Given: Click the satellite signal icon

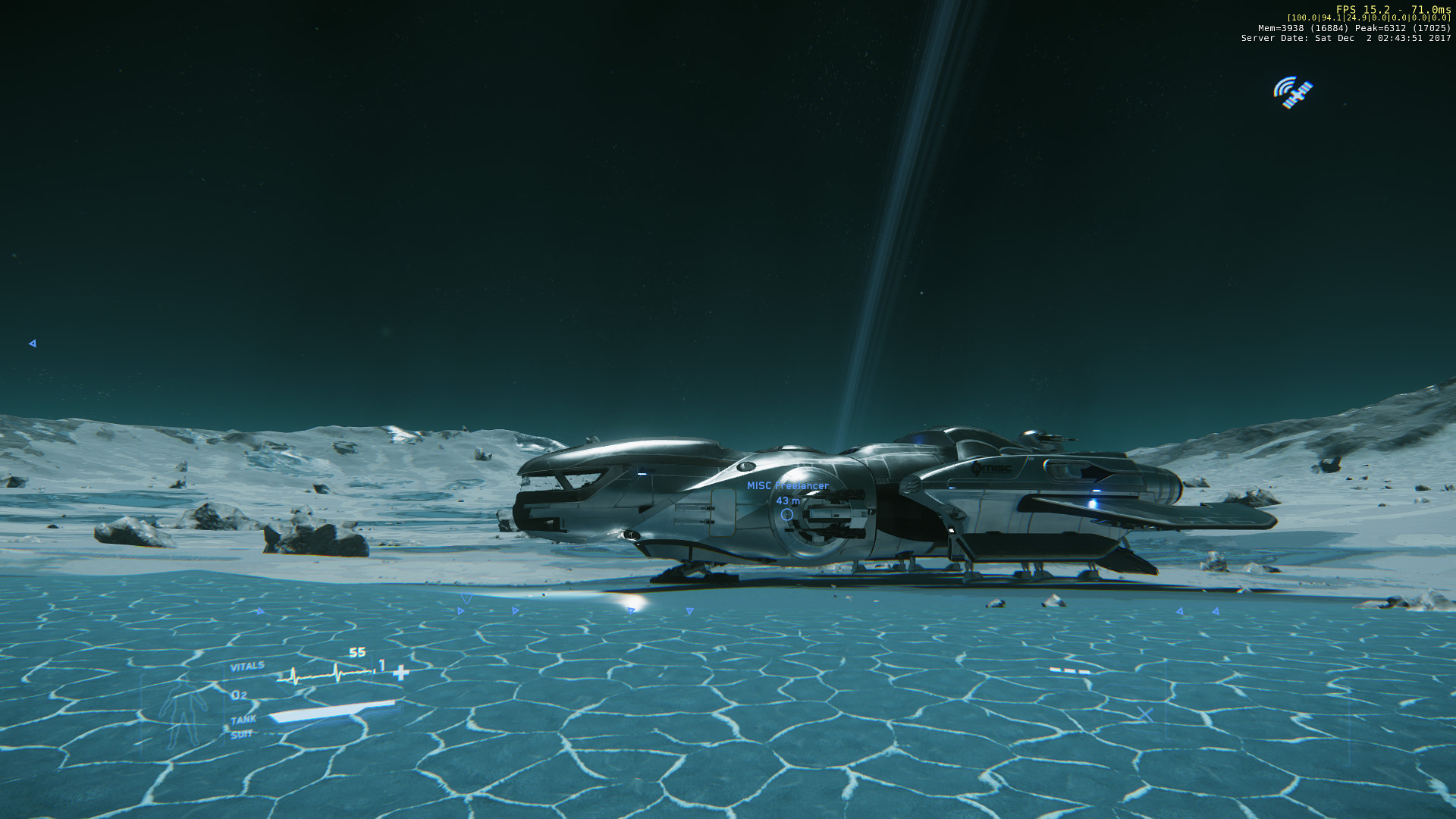Looking at the screenshot, I should pos(1293,93).
